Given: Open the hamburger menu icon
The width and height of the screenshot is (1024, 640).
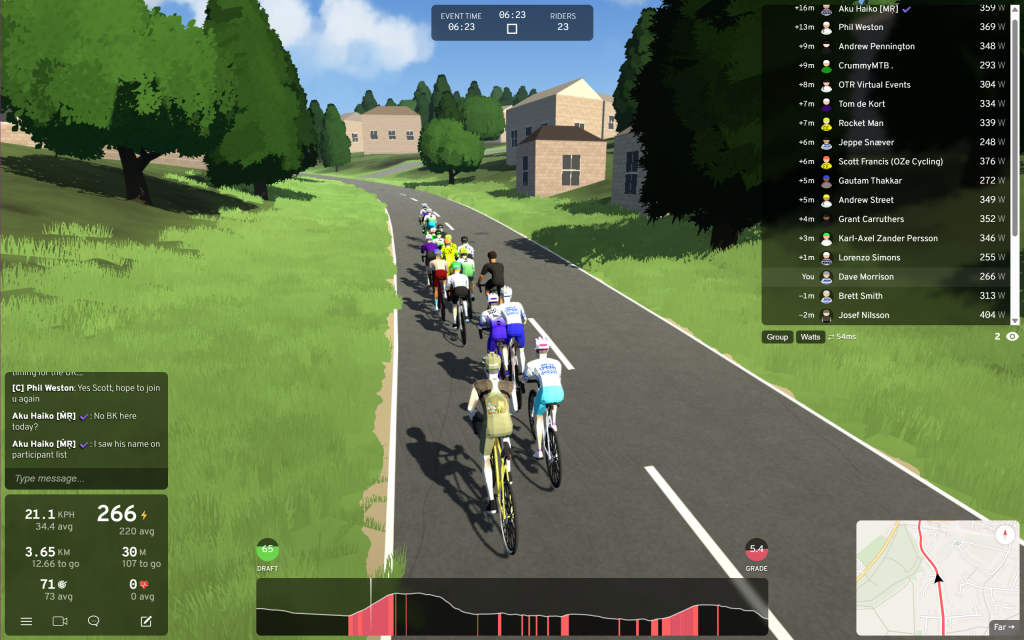Looking at the screenshot, I should [x=26, y=621].
